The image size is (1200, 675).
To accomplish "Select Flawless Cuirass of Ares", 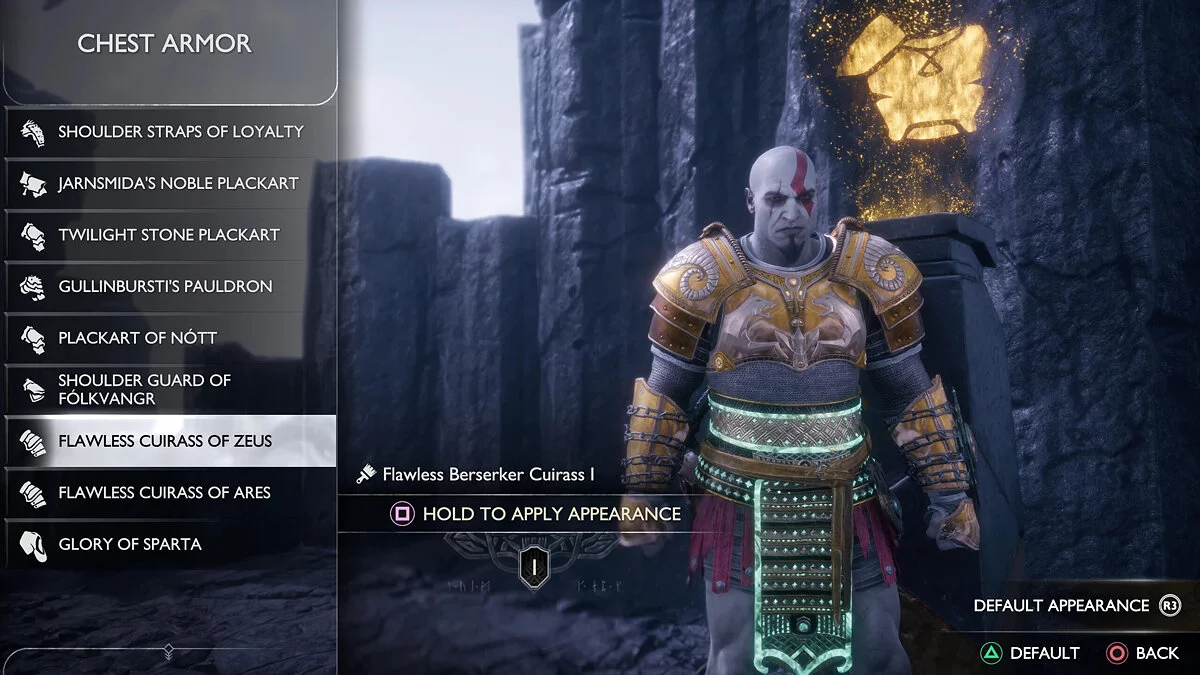I will 170,493.
